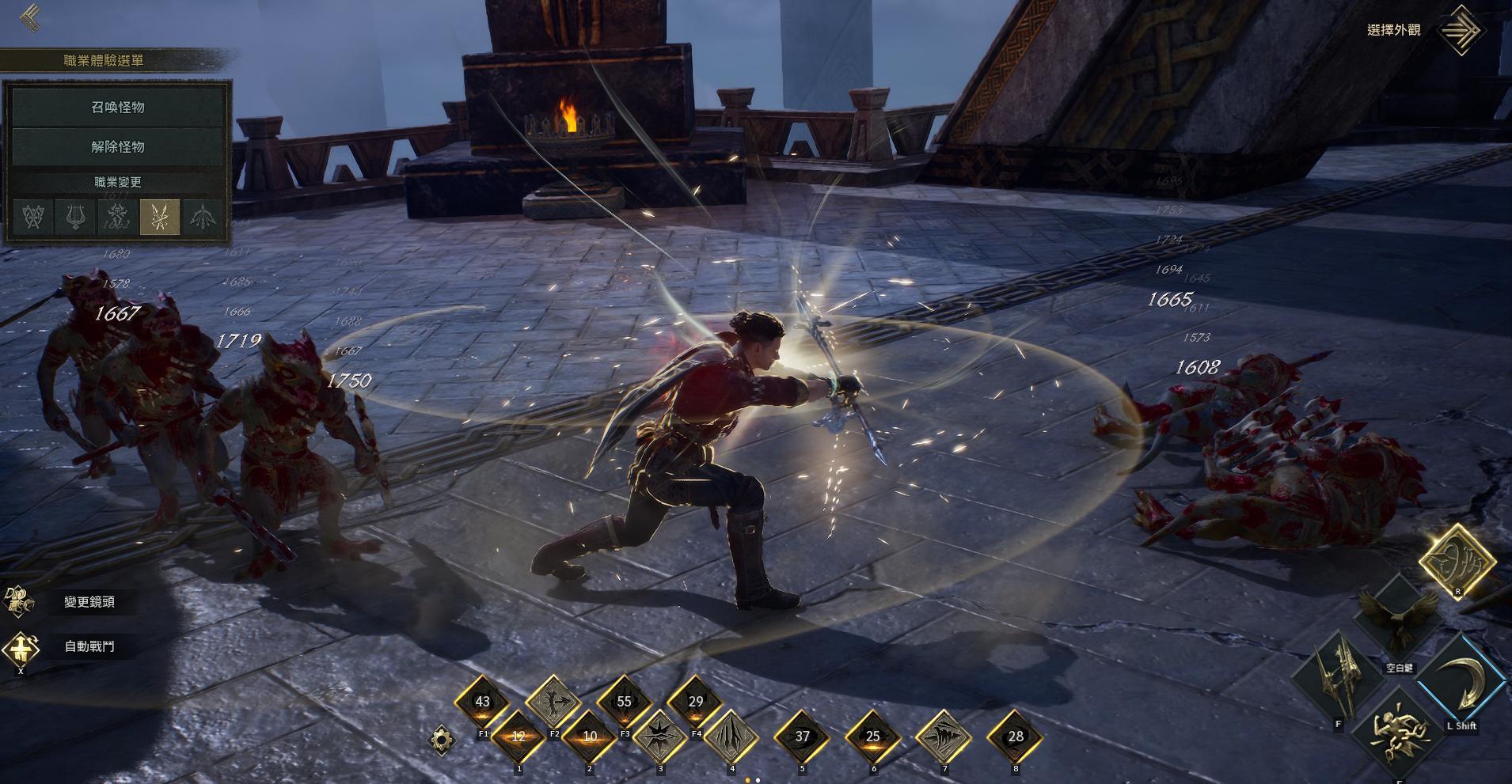The width and height of the screenshot is (1512, 784).
Task: Switch to the crossed axes class
Action: 34,216
